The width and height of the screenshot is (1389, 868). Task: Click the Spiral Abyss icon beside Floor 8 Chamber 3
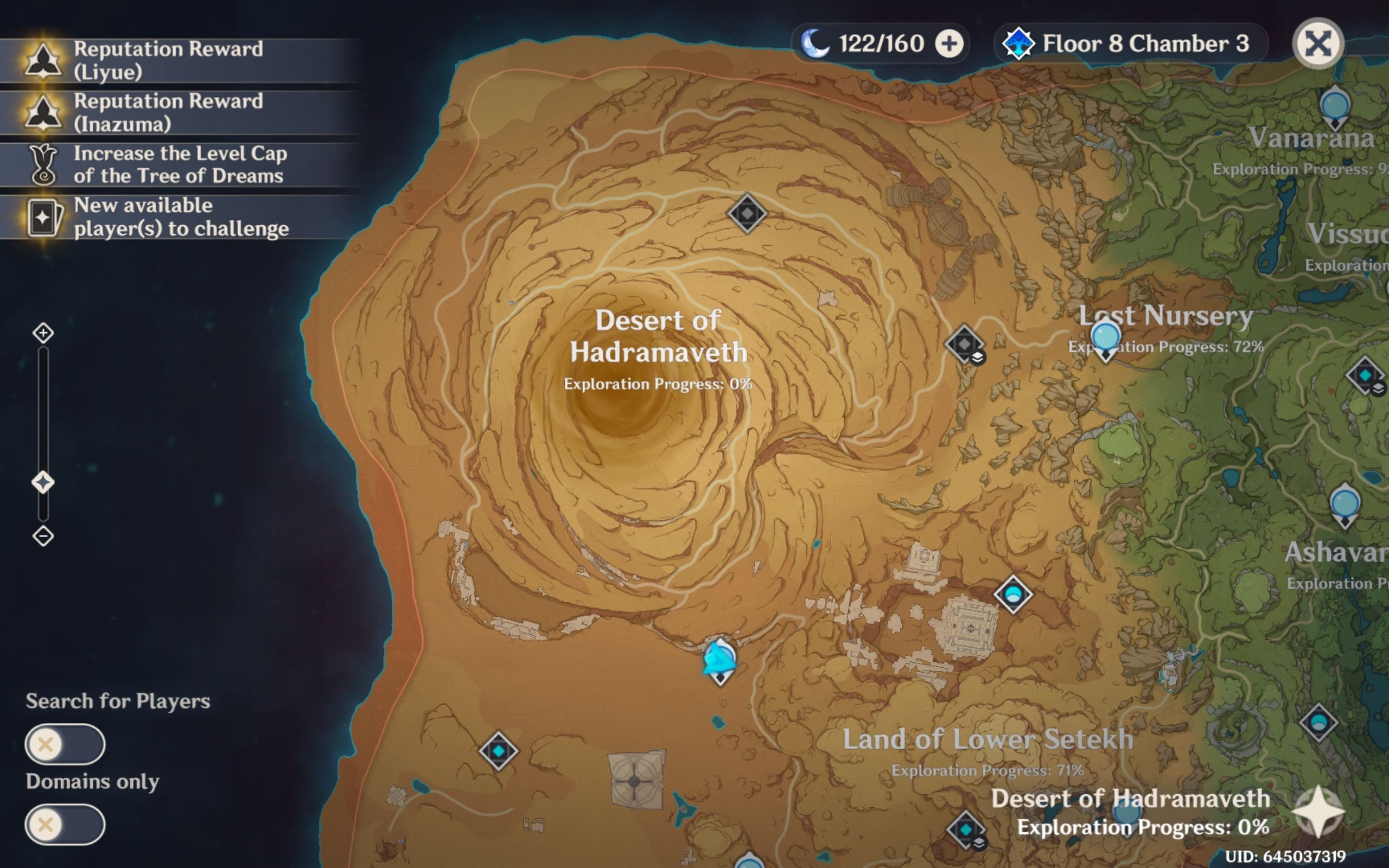[x=1019, y=43]
